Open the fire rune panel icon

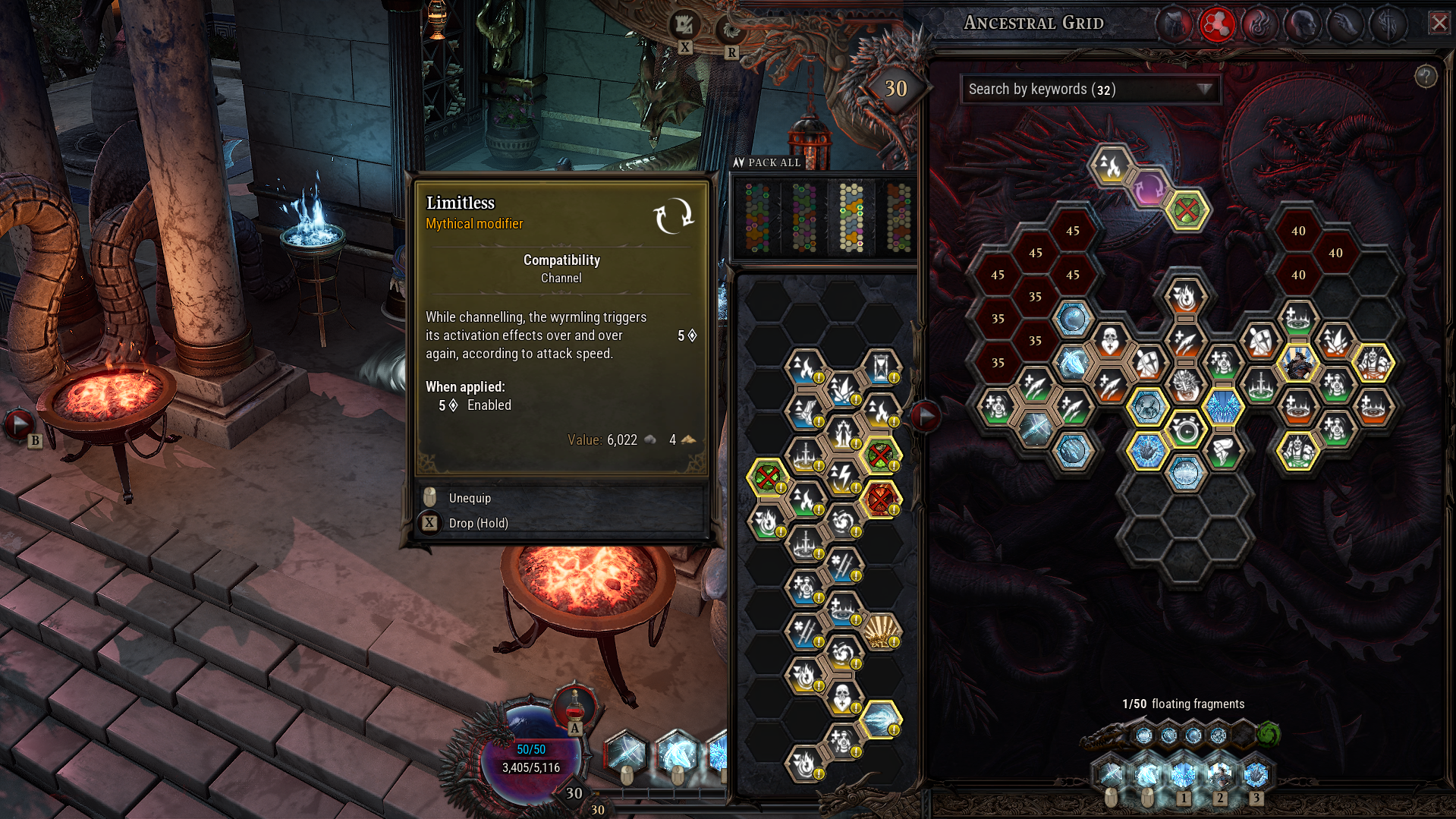1259,24
